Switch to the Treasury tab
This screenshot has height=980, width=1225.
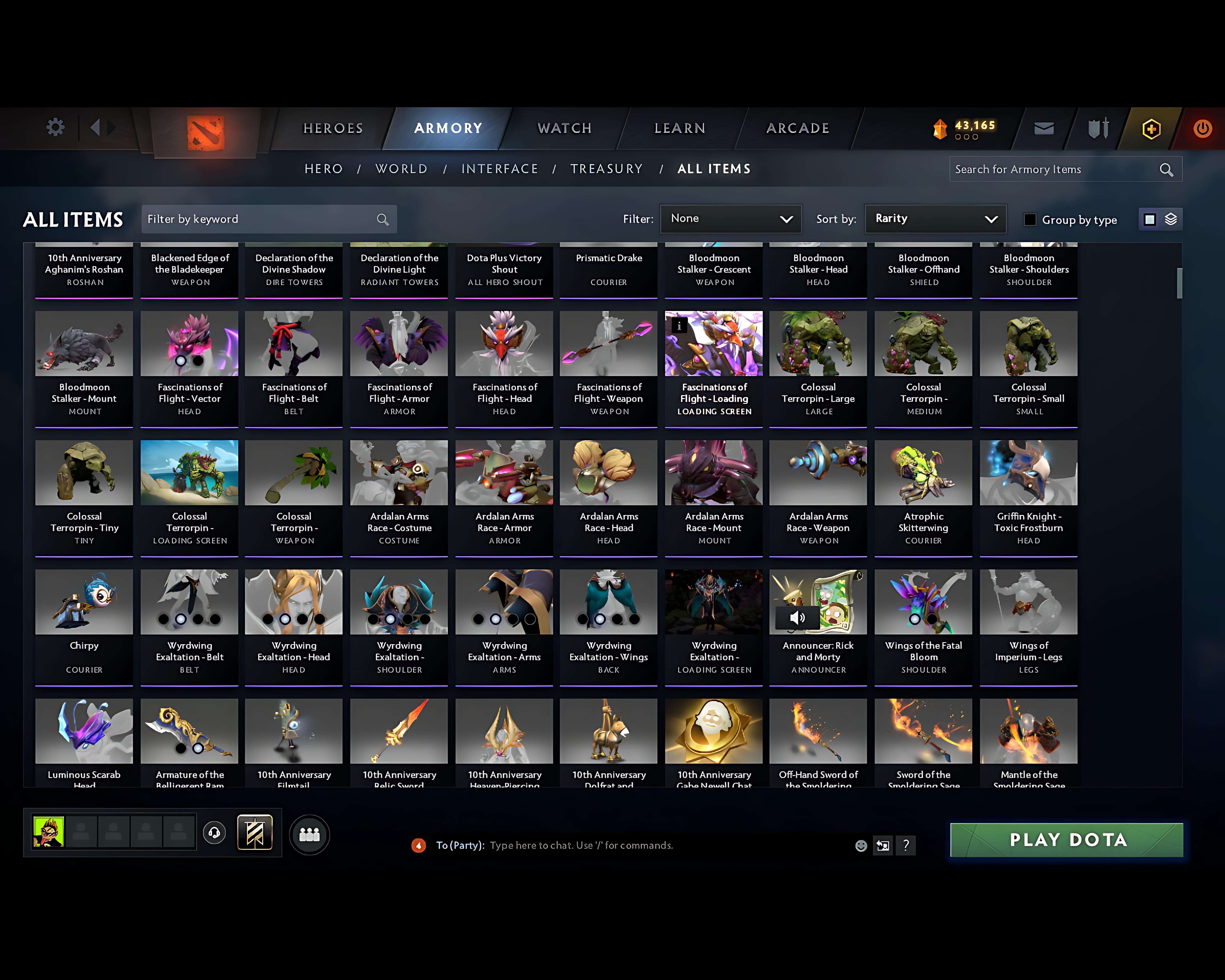coord(607,169)
